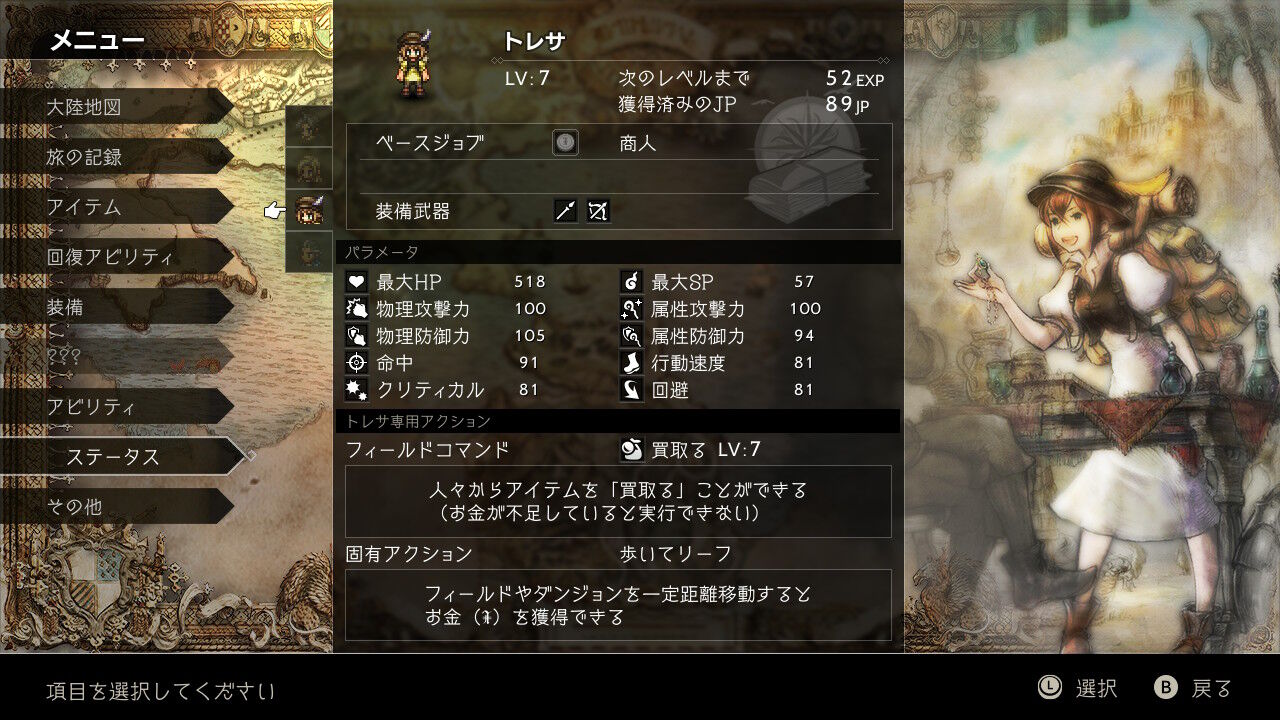Viewport: 1280px width, 720px height.
Task: Select the equipped bow weapon icon
Action: [598, 211]
